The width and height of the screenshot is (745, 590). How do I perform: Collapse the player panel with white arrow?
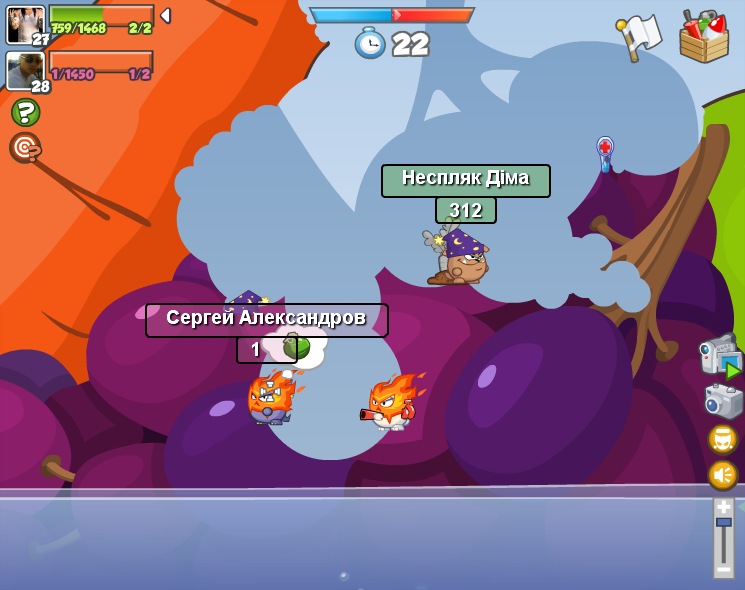165,16
